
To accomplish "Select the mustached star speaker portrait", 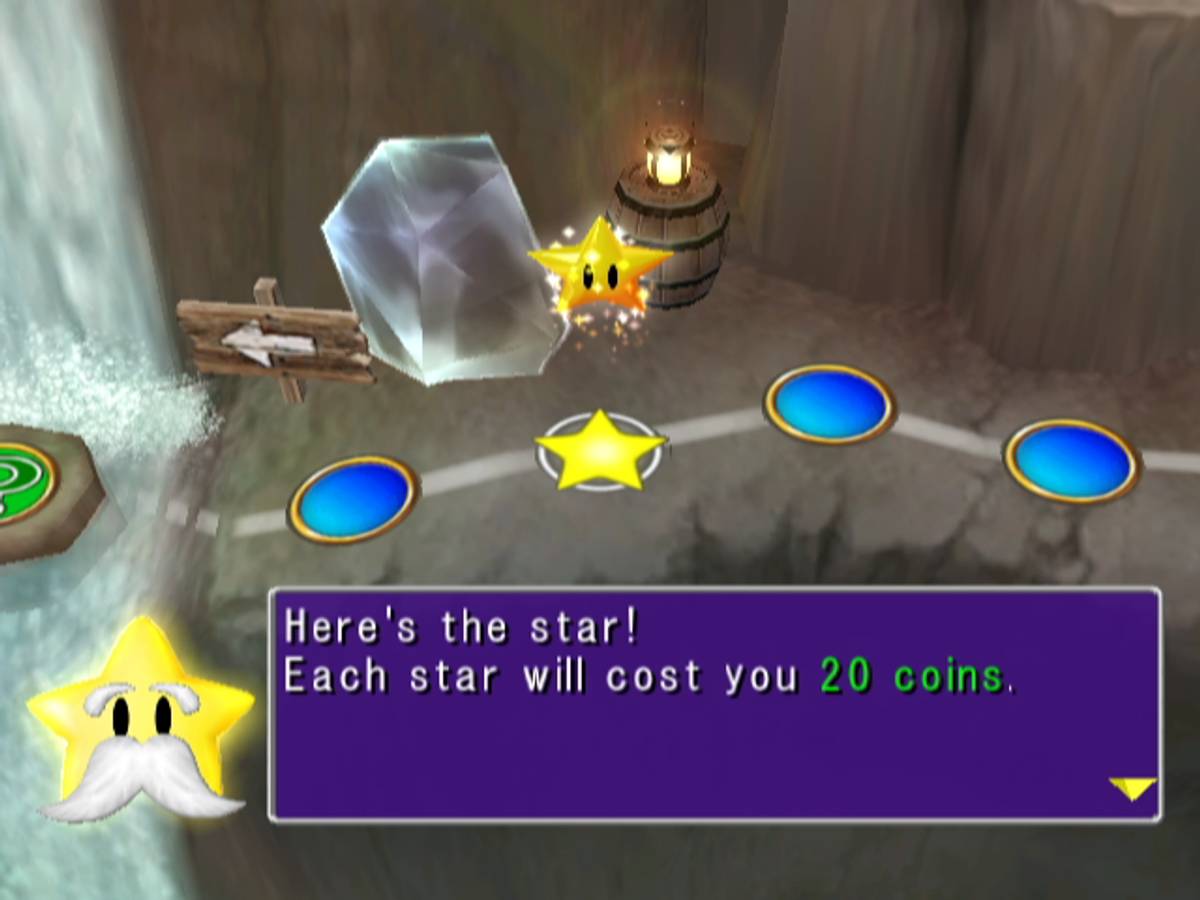I will click(141, 722).
